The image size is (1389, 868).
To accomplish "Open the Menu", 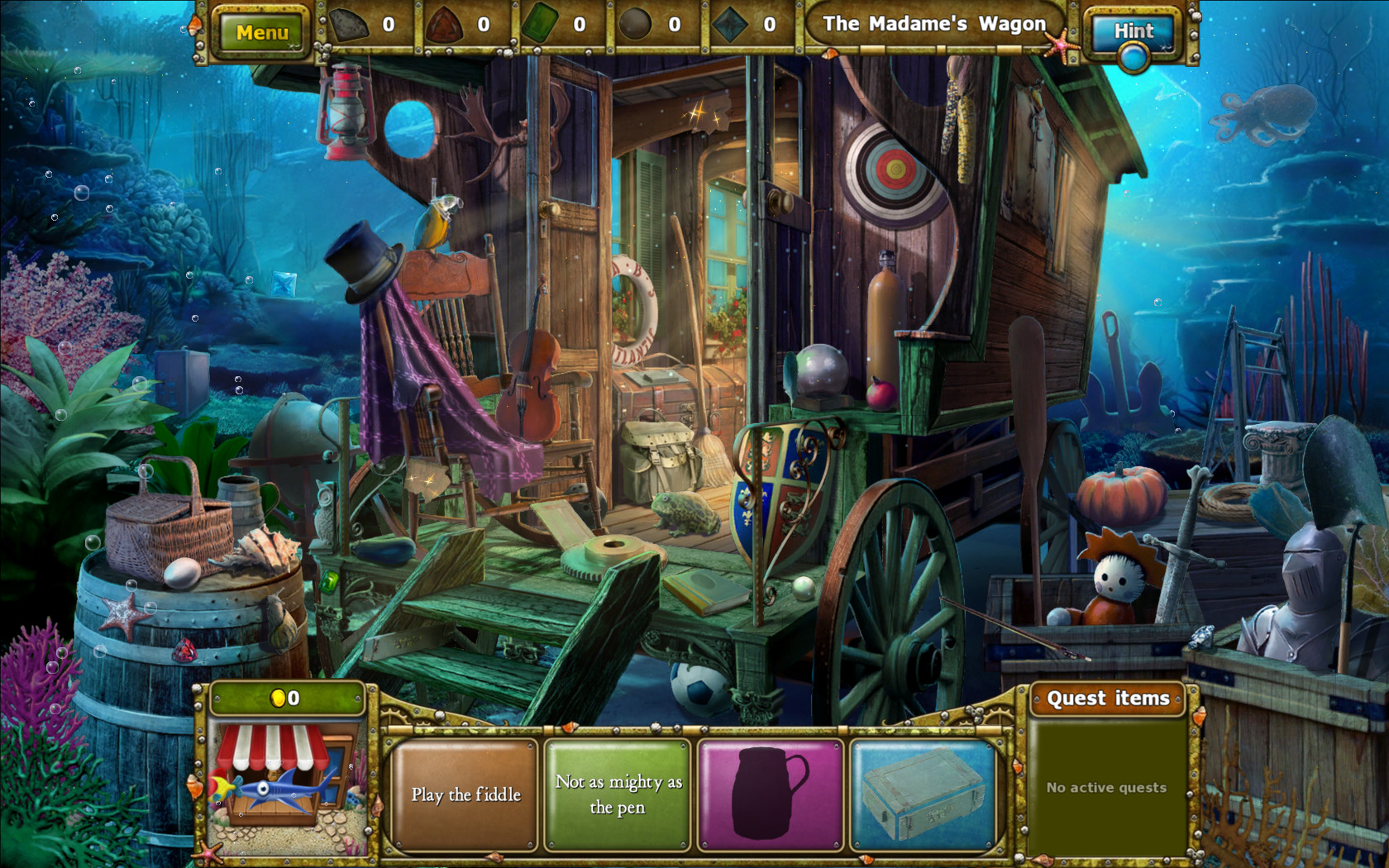I will tap(263, 31).
